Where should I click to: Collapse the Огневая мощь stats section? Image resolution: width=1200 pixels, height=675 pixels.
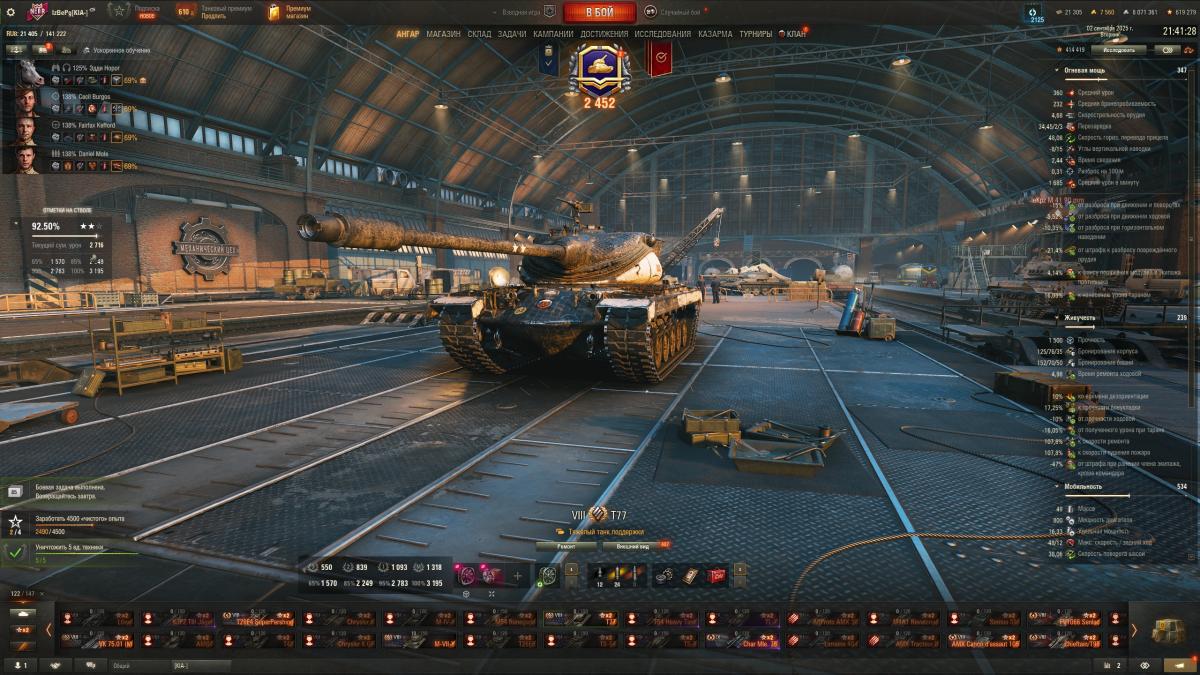click(x=1058, y=70)
